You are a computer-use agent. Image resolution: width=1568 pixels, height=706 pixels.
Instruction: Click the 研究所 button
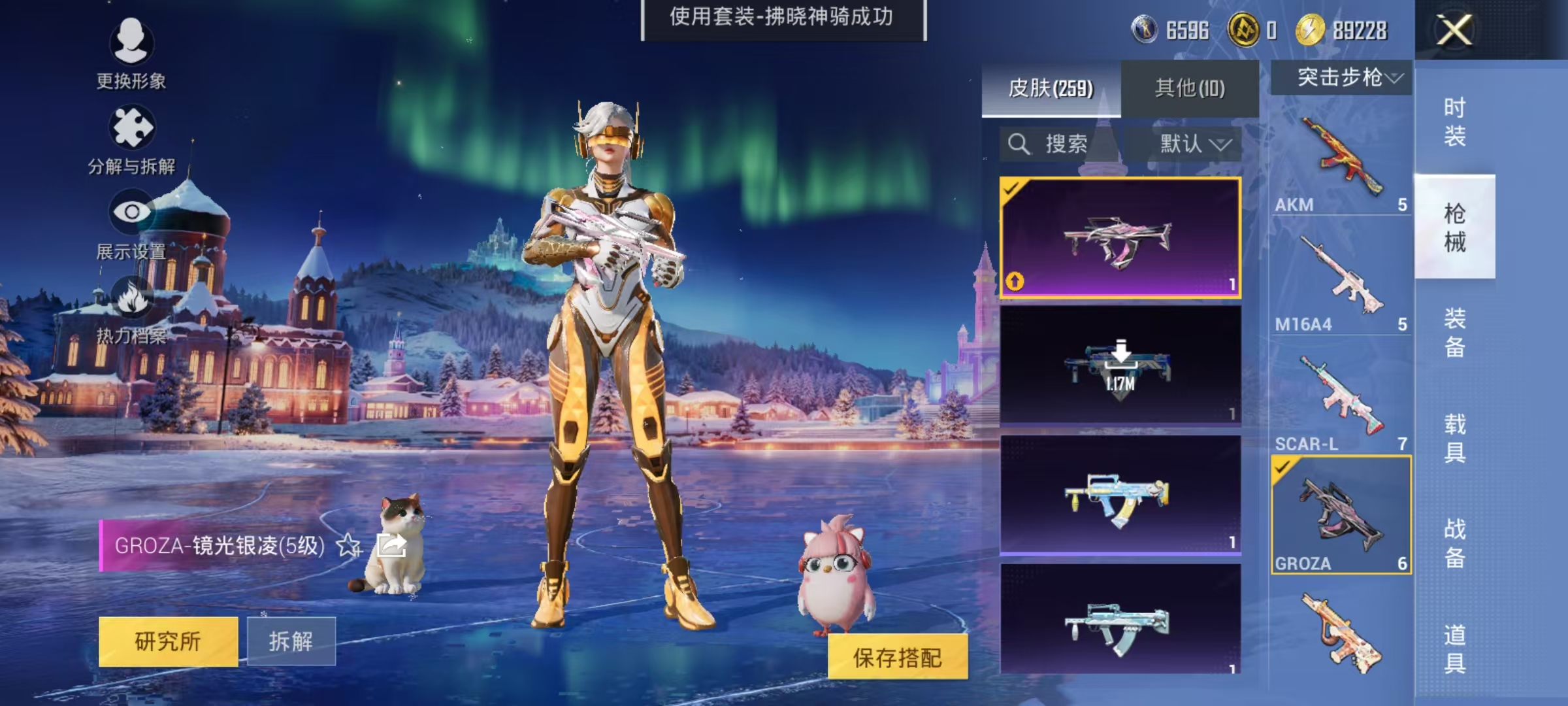tap(169, 641)
